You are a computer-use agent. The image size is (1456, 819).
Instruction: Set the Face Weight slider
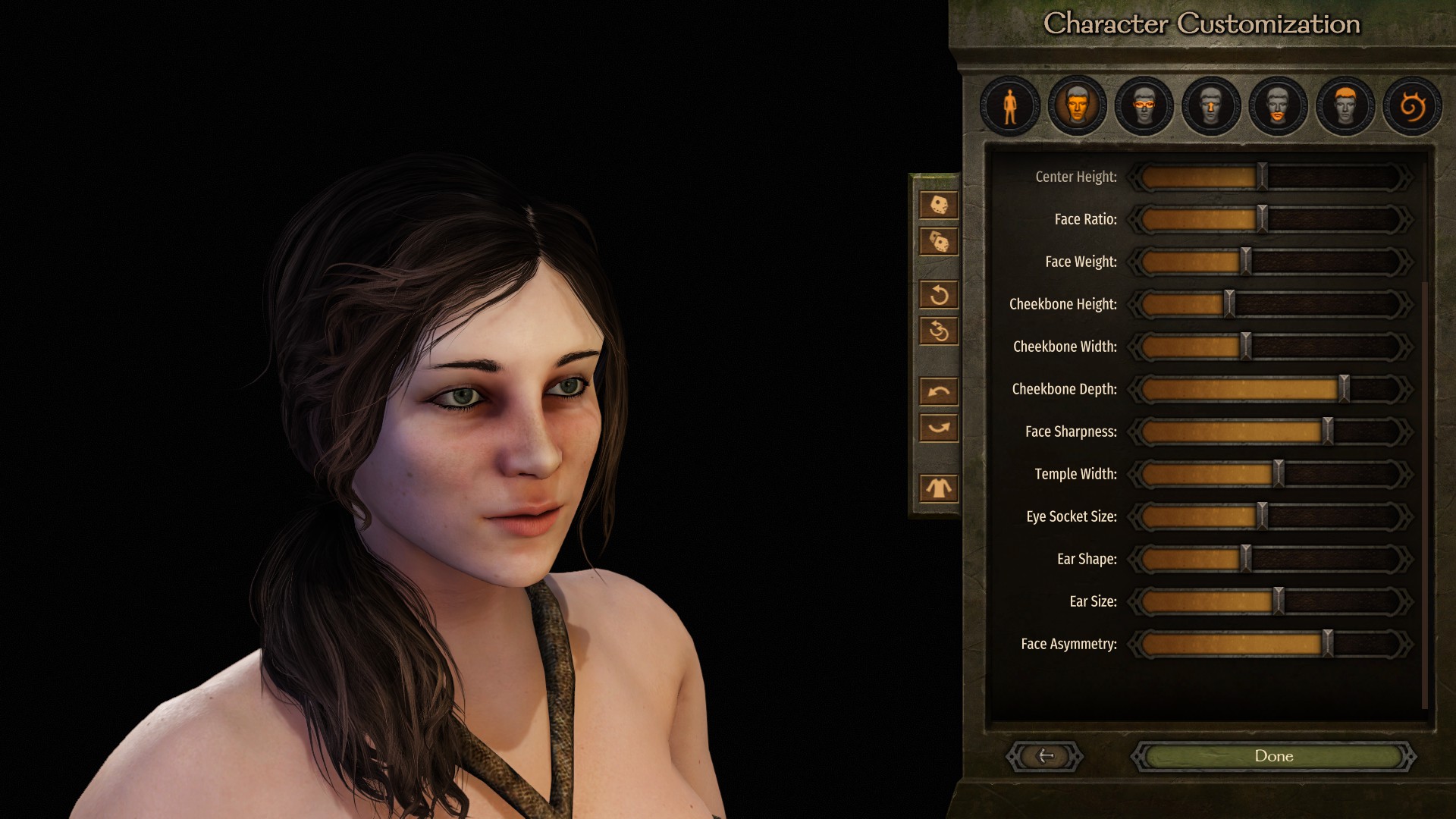pyautogui.click(x=1245, y=262)
